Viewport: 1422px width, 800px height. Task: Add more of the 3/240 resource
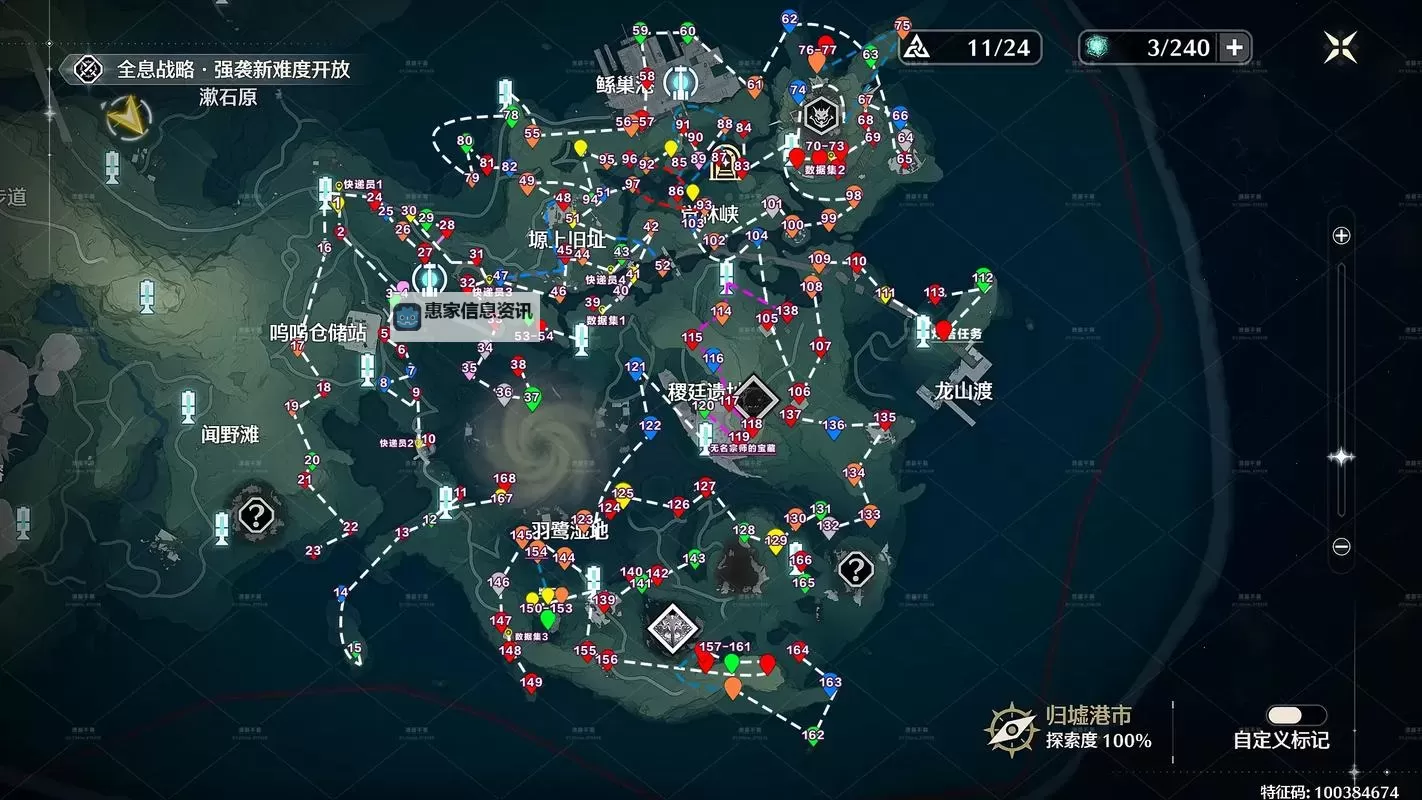coord(1234,47)
